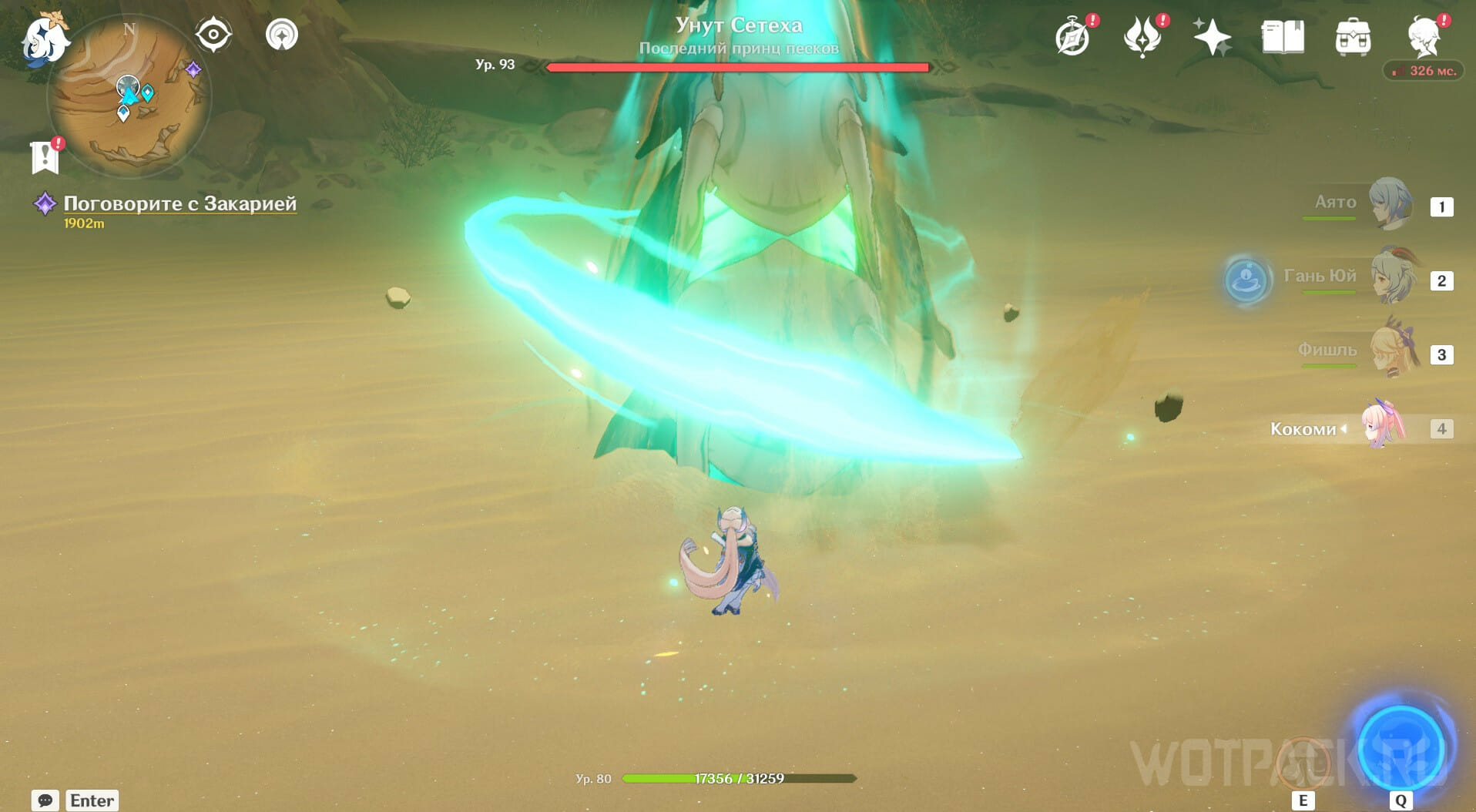Open the Adventurer Handbook book icon

pyautogui.click(x=1283, y=37)
